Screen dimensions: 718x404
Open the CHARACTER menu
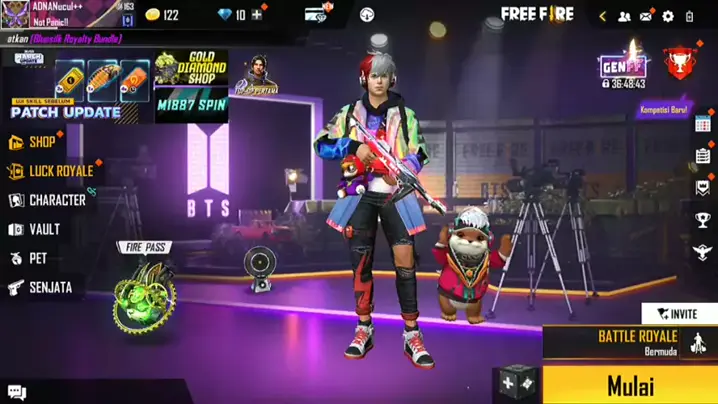click(56, 200)
